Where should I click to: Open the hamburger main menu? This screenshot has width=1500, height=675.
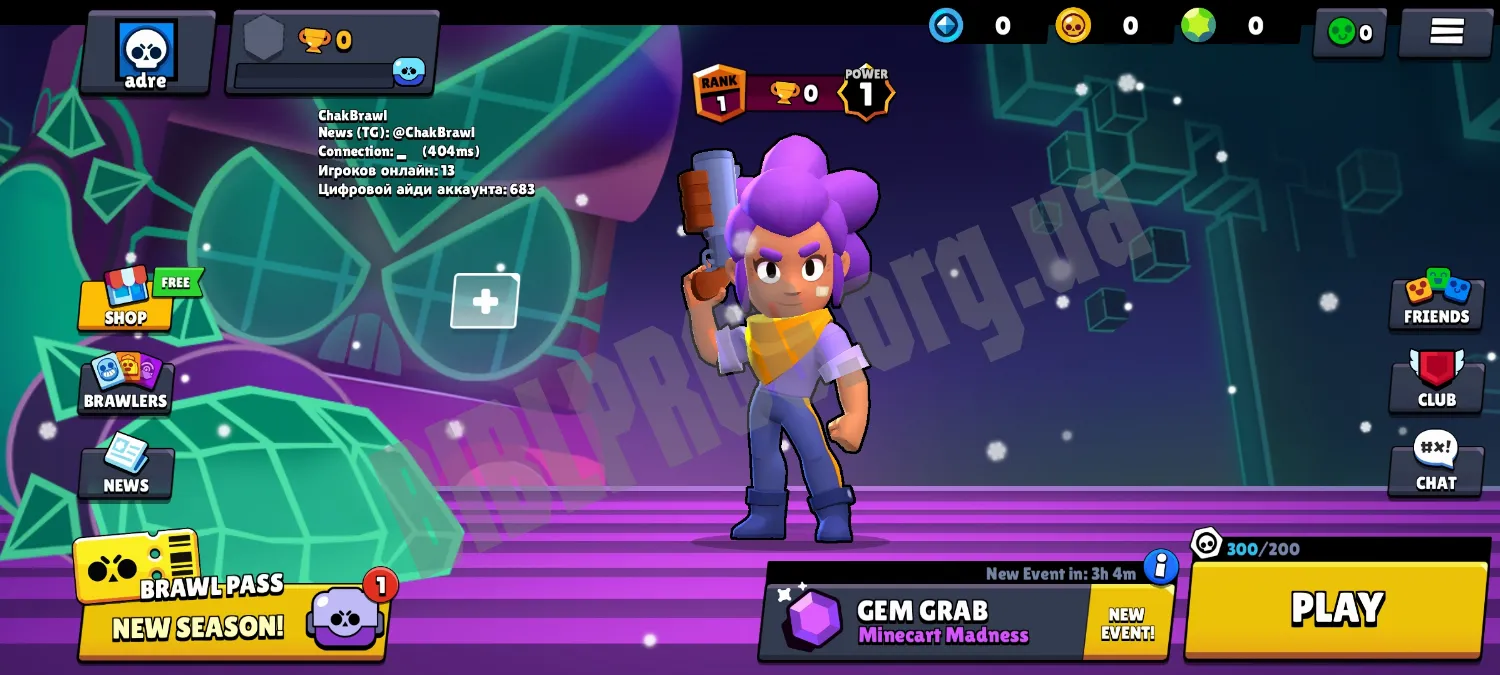point(1446,33)
